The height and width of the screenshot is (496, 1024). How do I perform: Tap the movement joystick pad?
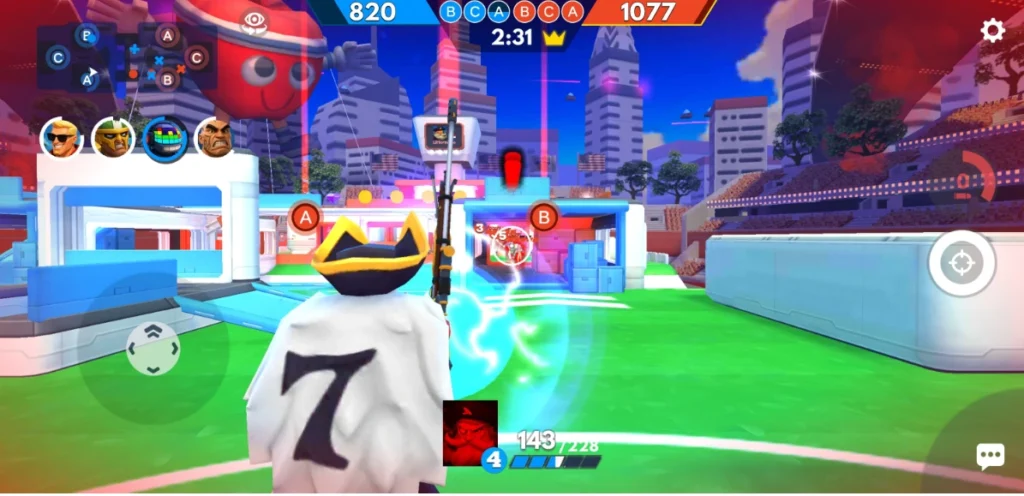tap(153, 348)
